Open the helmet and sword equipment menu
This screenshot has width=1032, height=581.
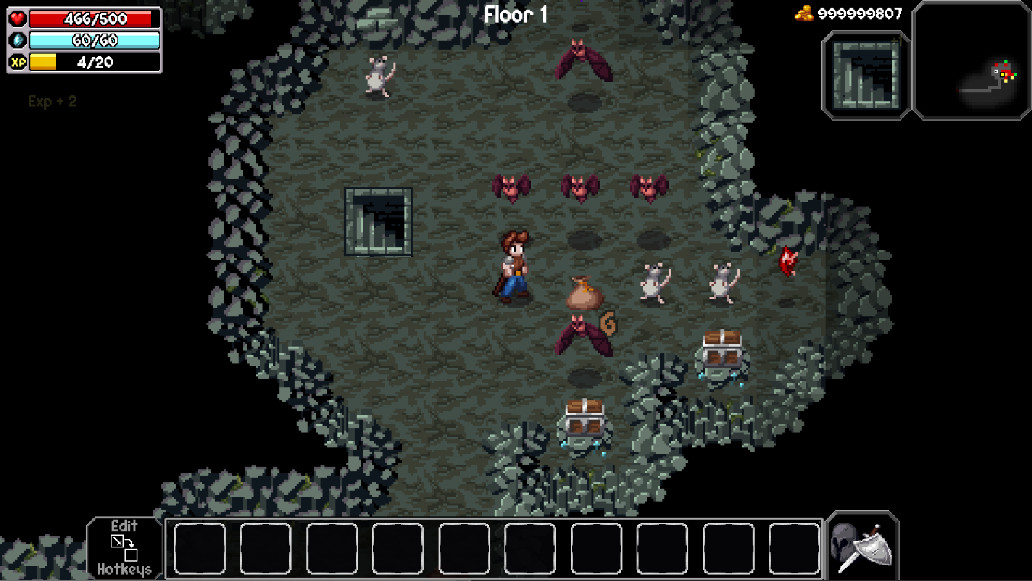click(862, 547)
